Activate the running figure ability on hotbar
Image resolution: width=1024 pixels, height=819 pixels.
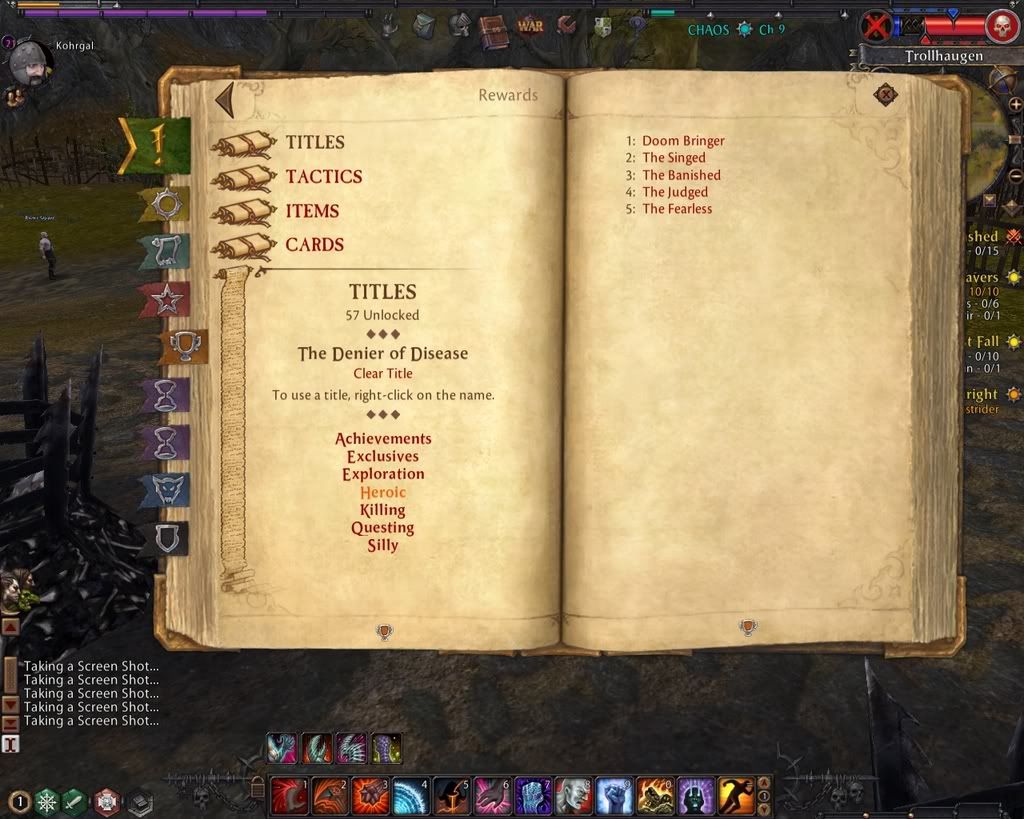click(735, 796)
